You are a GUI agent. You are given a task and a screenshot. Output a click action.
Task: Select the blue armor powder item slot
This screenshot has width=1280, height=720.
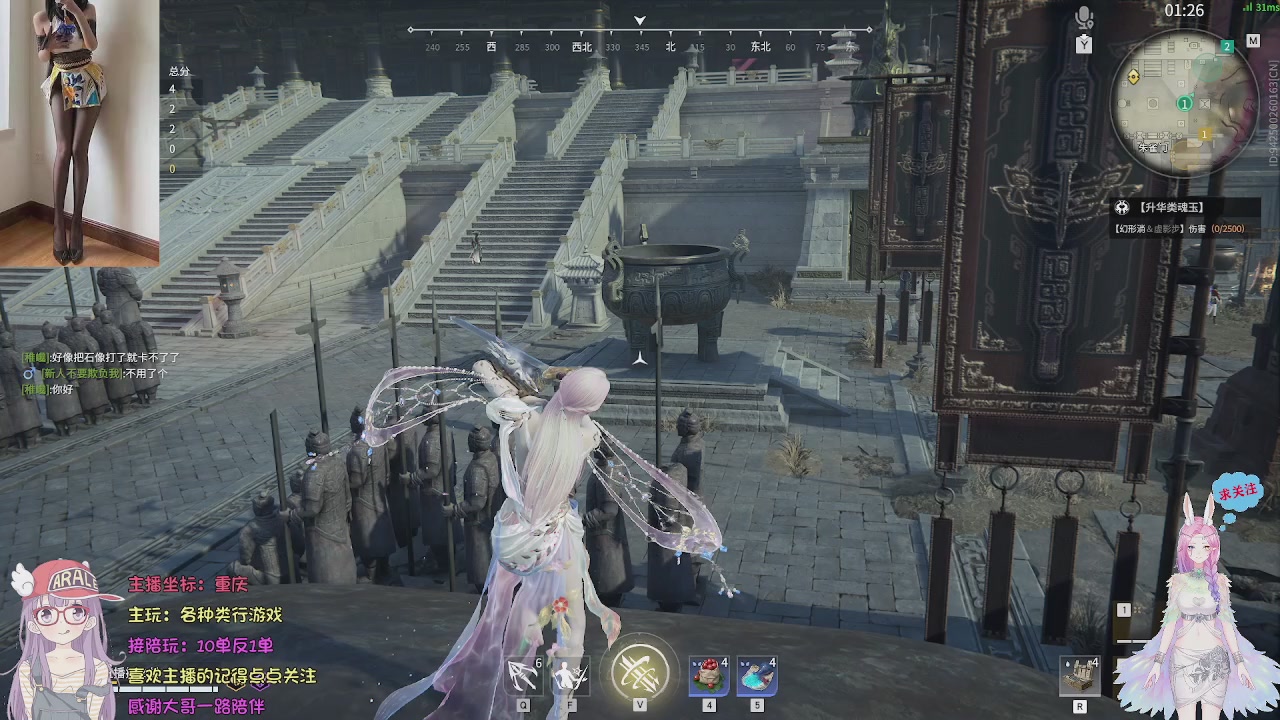(756, 676)
